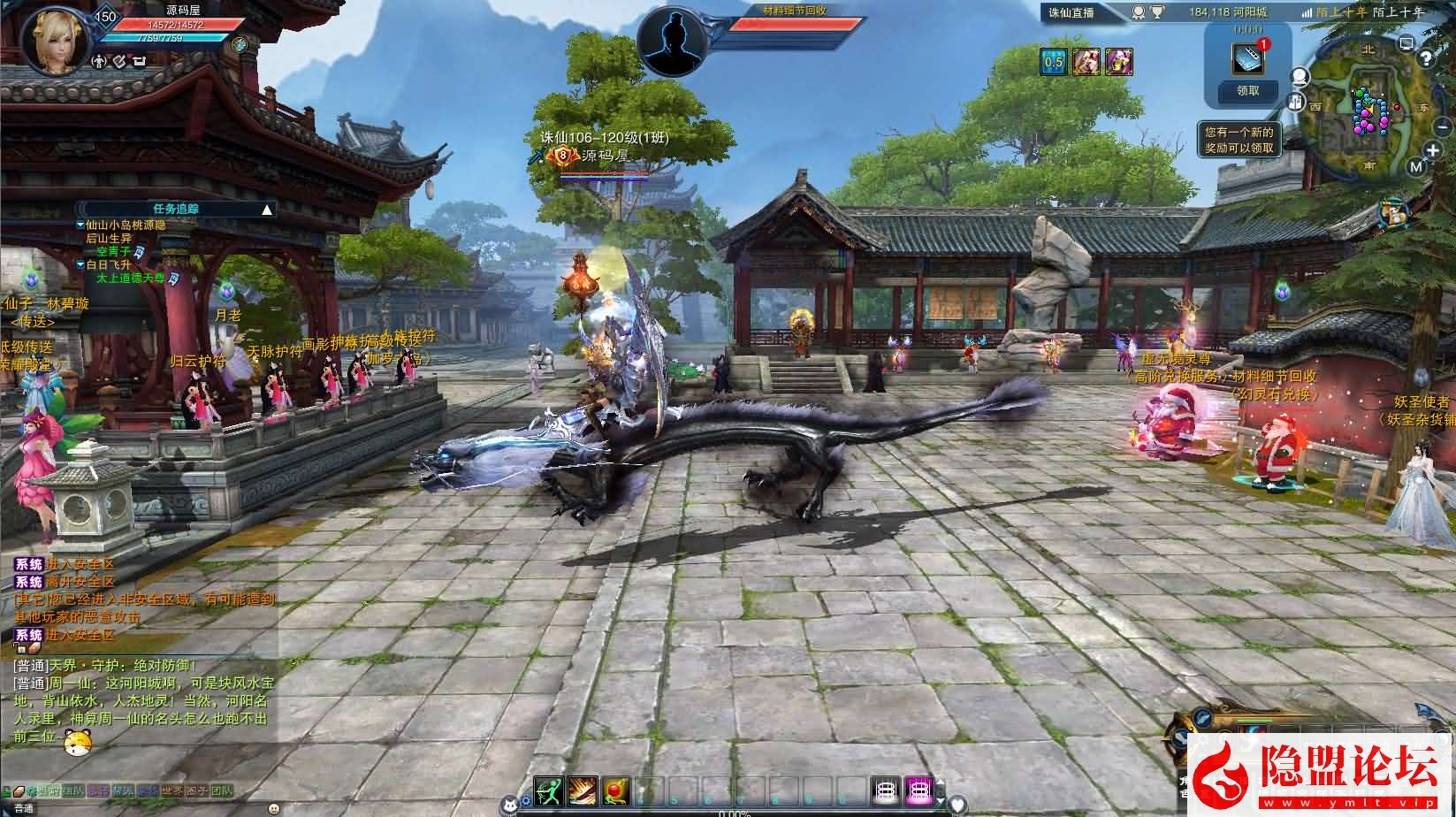Select the 太上道德天尊 quest target link
Viewport: 1456px width, 817px height.
131,278
